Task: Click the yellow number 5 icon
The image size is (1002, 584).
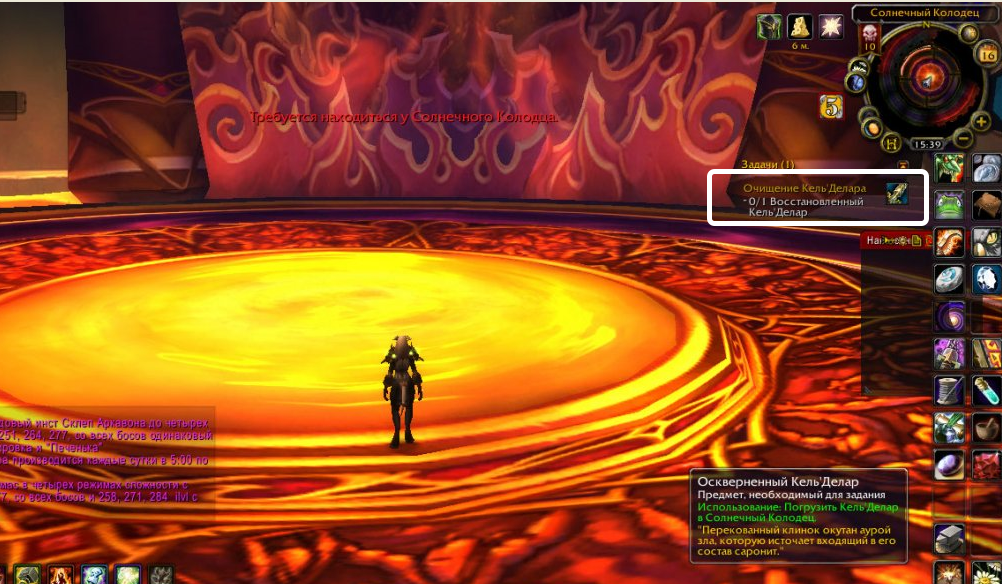Action: (x=830, y=106)
